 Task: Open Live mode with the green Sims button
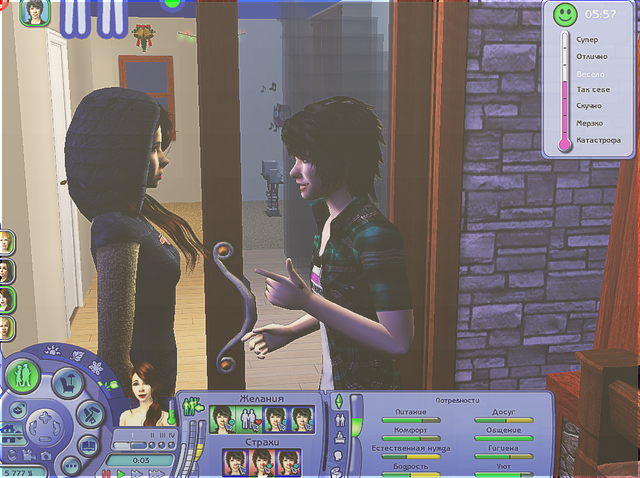(20, 374)
